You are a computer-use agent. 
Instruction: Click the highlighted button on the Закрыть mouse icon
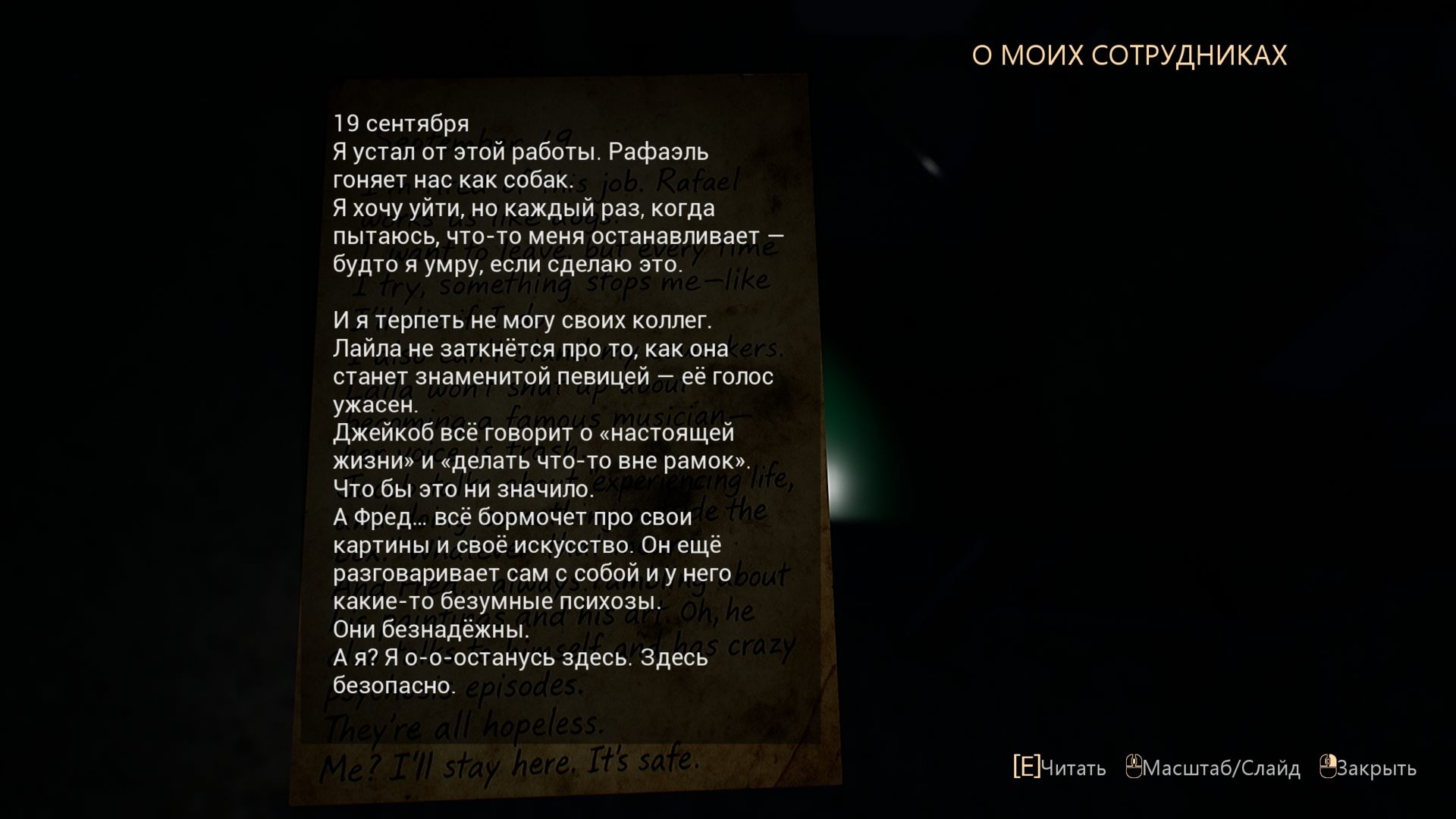pyautogui.click(x=1334, y=761)
